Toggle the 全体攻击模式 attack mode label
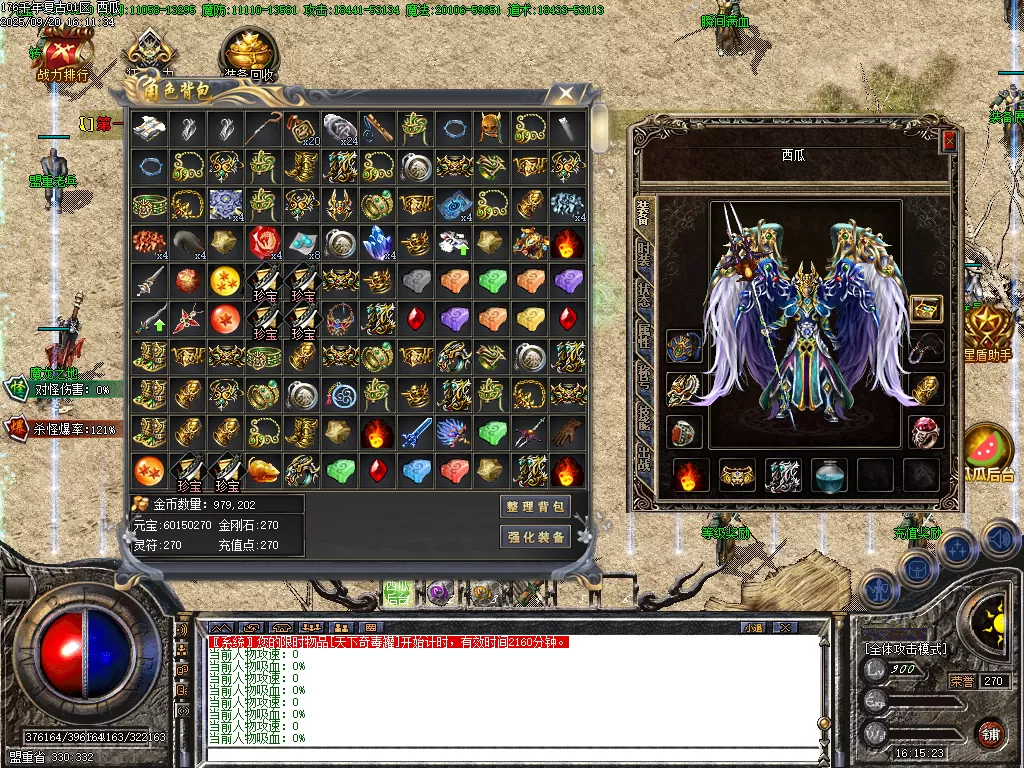Image resolution: width=1024 pixels, height=768 pixels. click(905, 649)
